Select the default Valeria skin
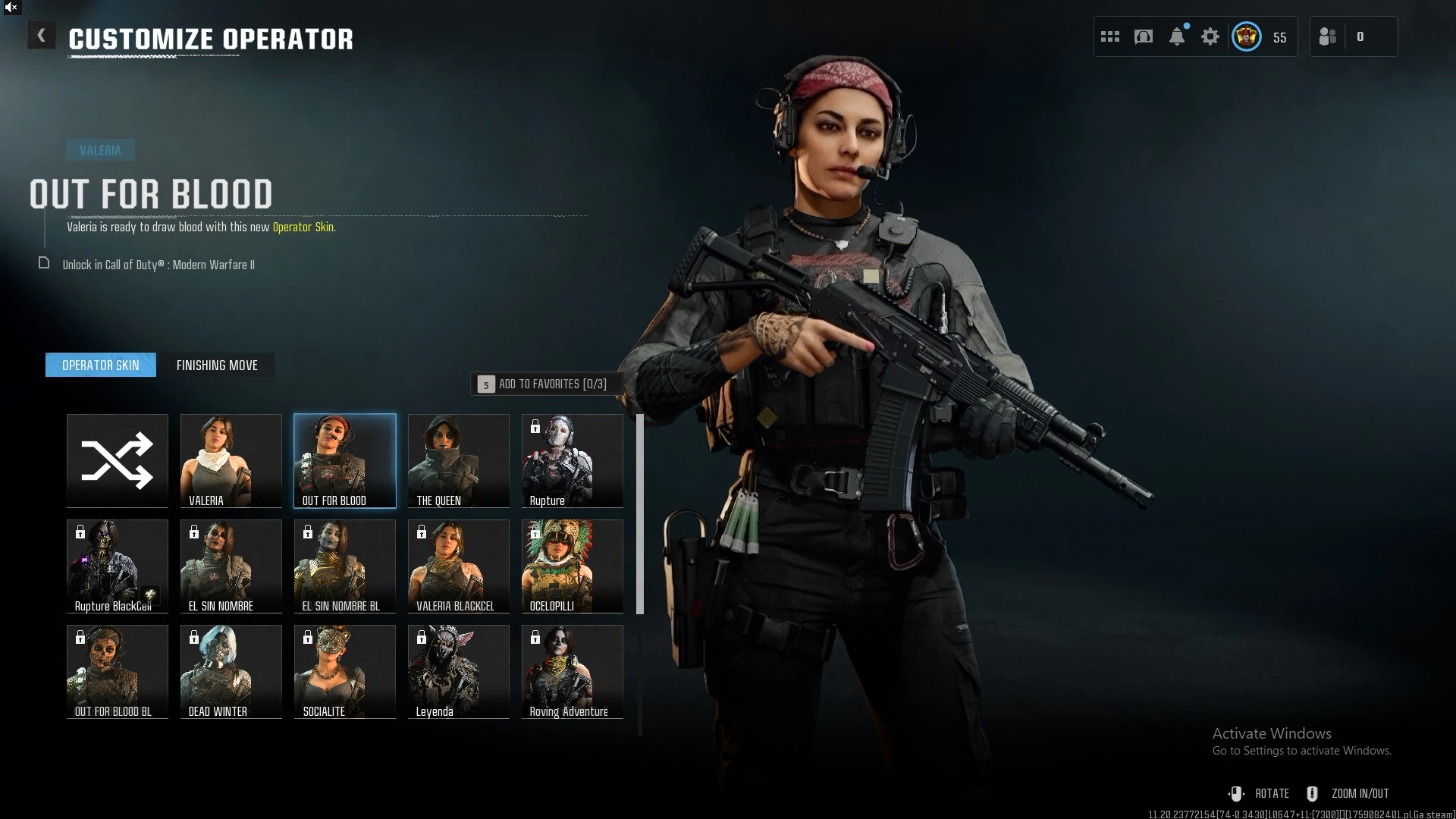 tap(231, 460)
